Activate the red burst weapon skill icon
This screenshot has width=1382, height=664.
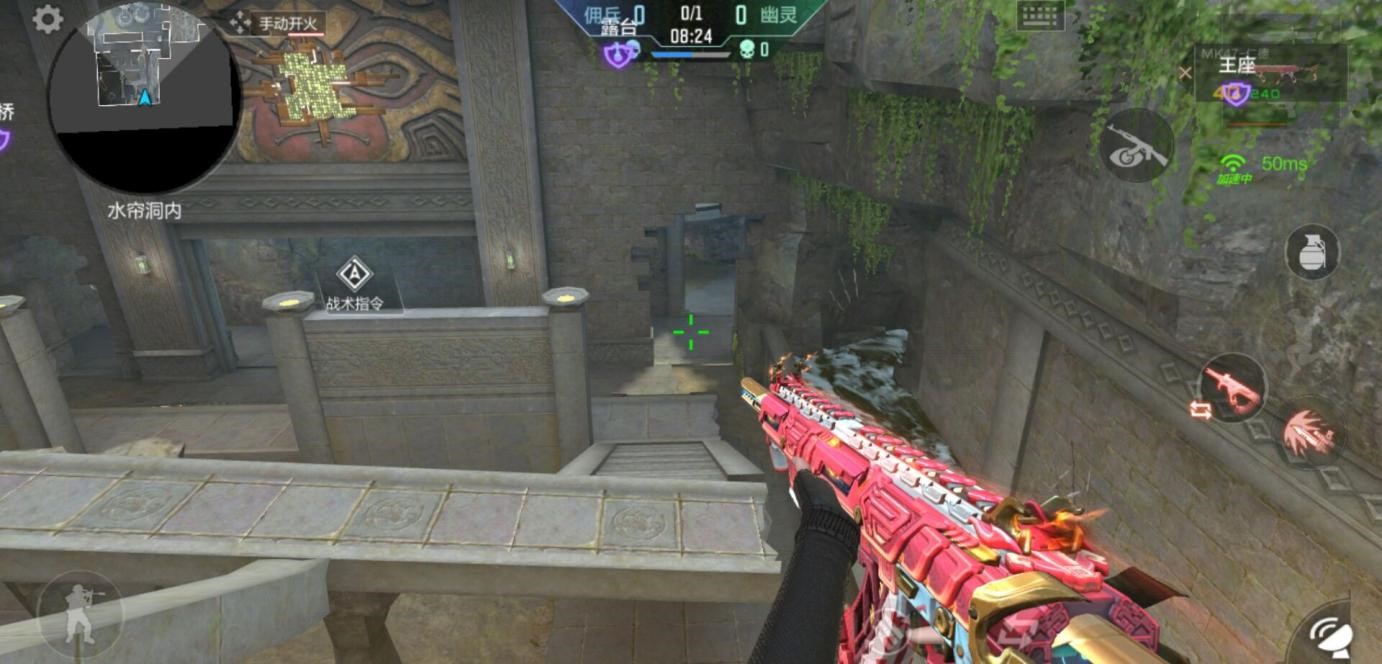click(x=1311, y=433)
